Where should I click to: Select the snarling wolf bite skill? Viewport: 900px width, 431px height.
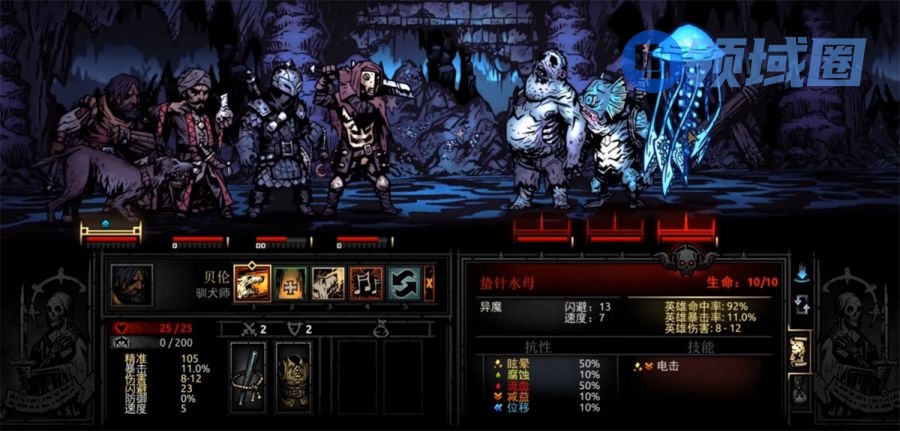pos(252,282)
